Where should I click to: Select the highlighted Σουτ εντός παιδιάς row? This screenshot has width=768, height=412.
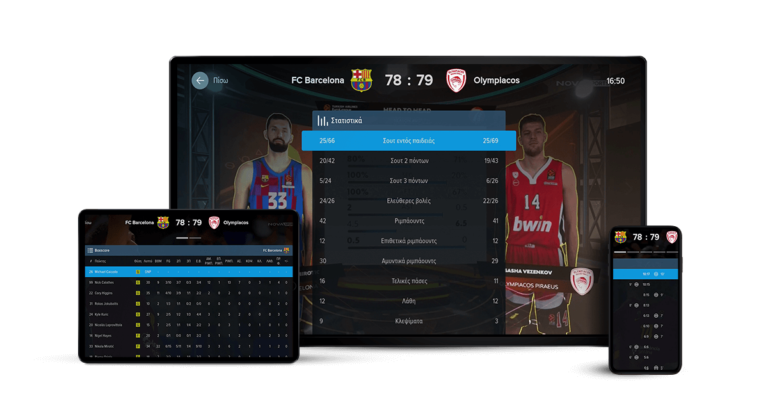click(x=409, y=141)
